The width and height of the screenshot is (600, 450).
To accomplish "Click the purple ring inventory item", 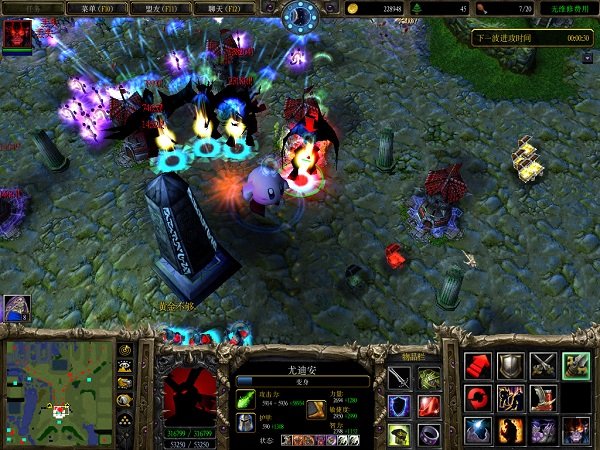I will [429, 434].
